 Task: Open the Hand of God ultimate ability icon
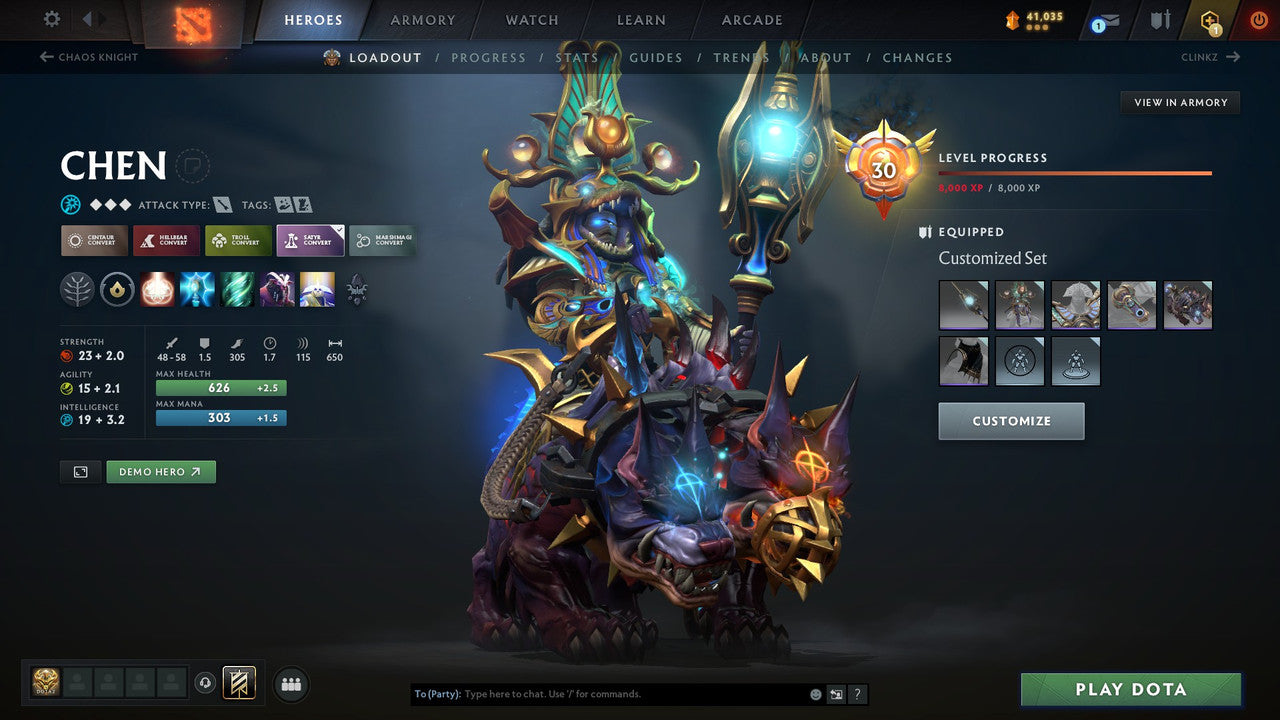coord(317,290)
